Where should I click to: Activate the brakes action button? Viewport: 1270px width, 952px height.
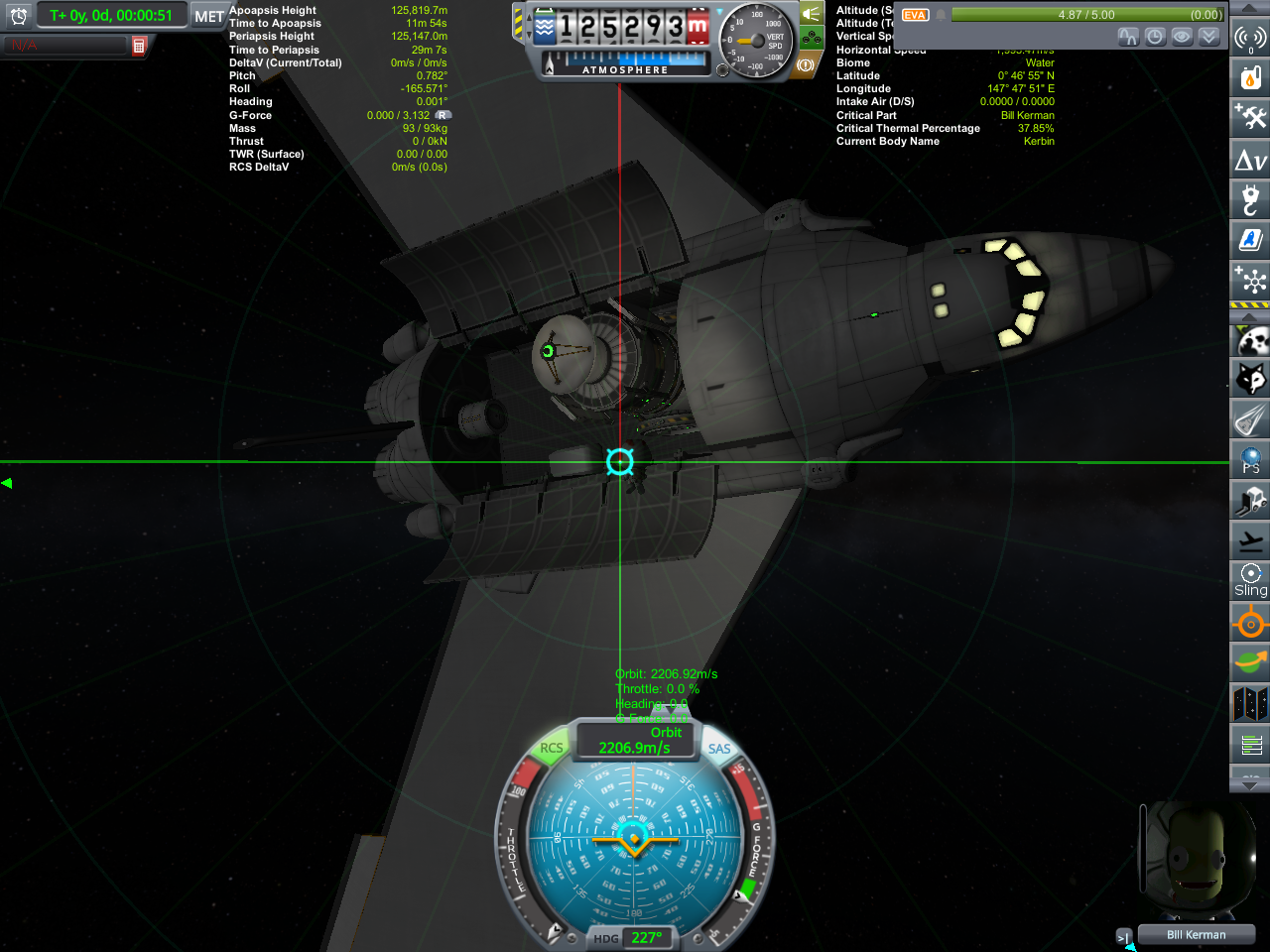(805, 65)
